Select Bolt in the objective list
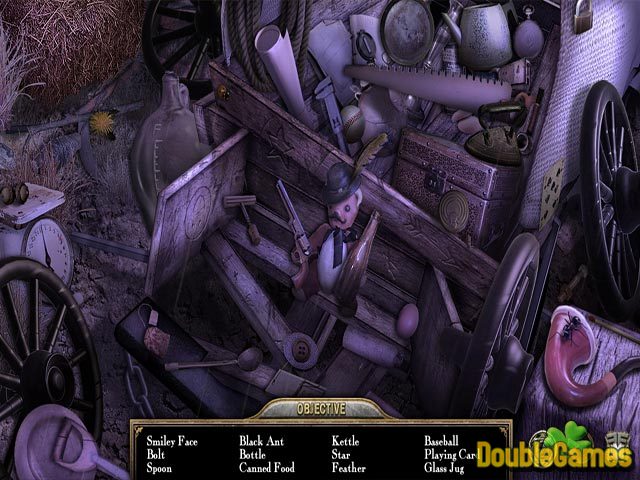This screenshot has height=480, width=640. point(157,453)
